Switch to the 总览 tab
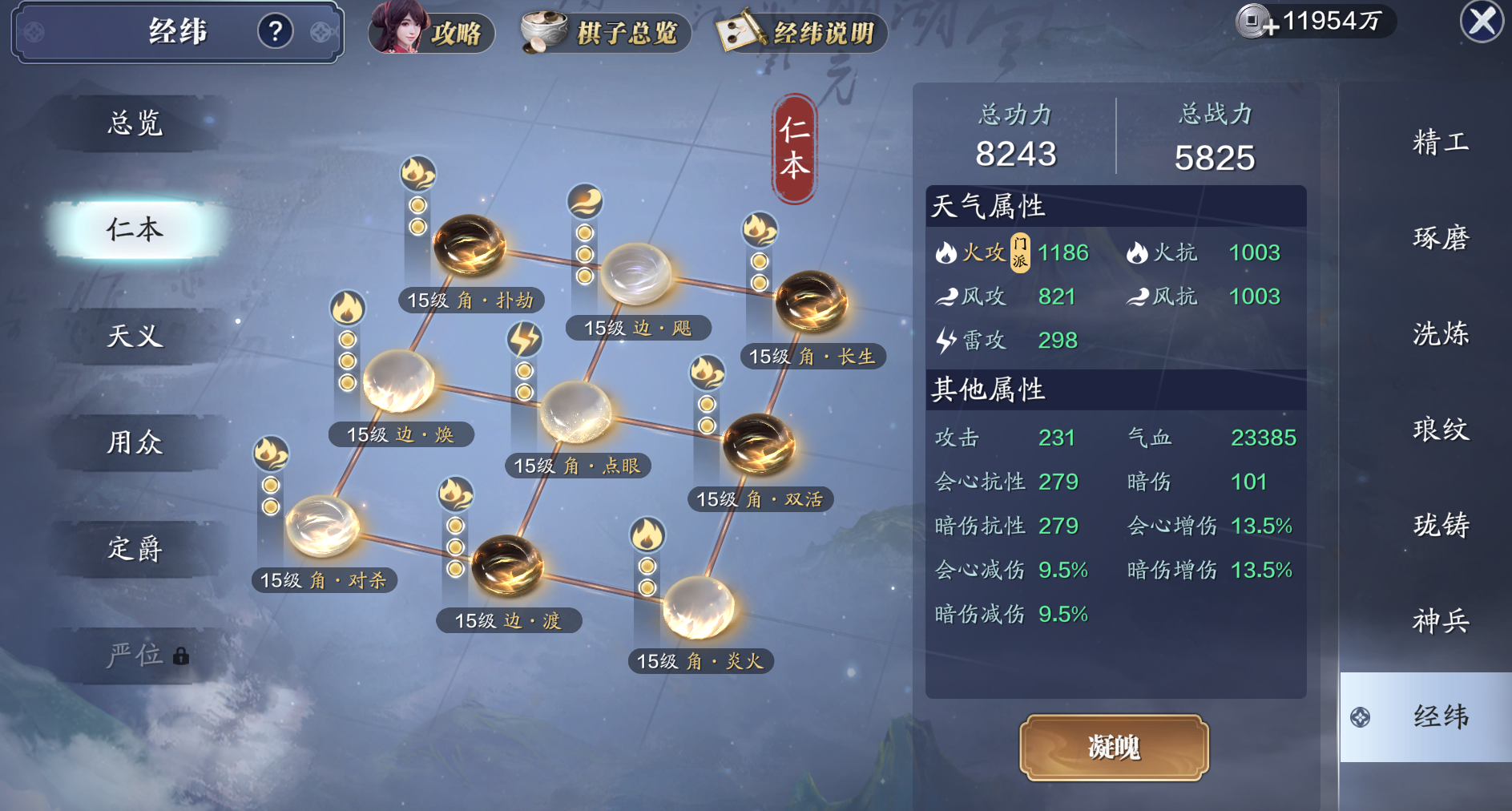 click(x=135, y=123)
